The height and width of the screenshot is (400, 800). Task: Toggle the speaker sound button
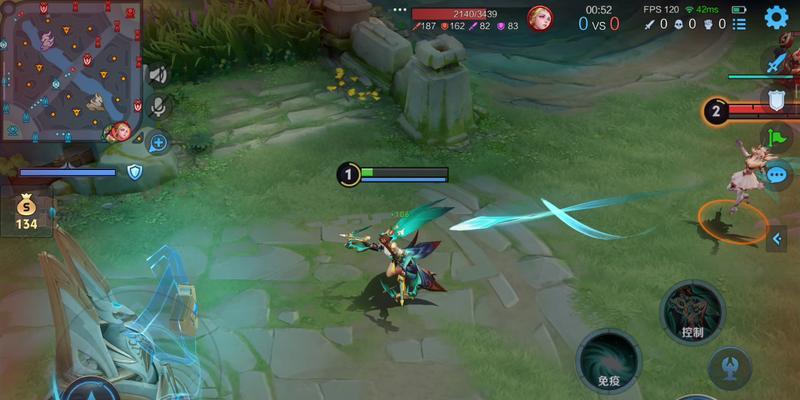click(x=158, y=75)
